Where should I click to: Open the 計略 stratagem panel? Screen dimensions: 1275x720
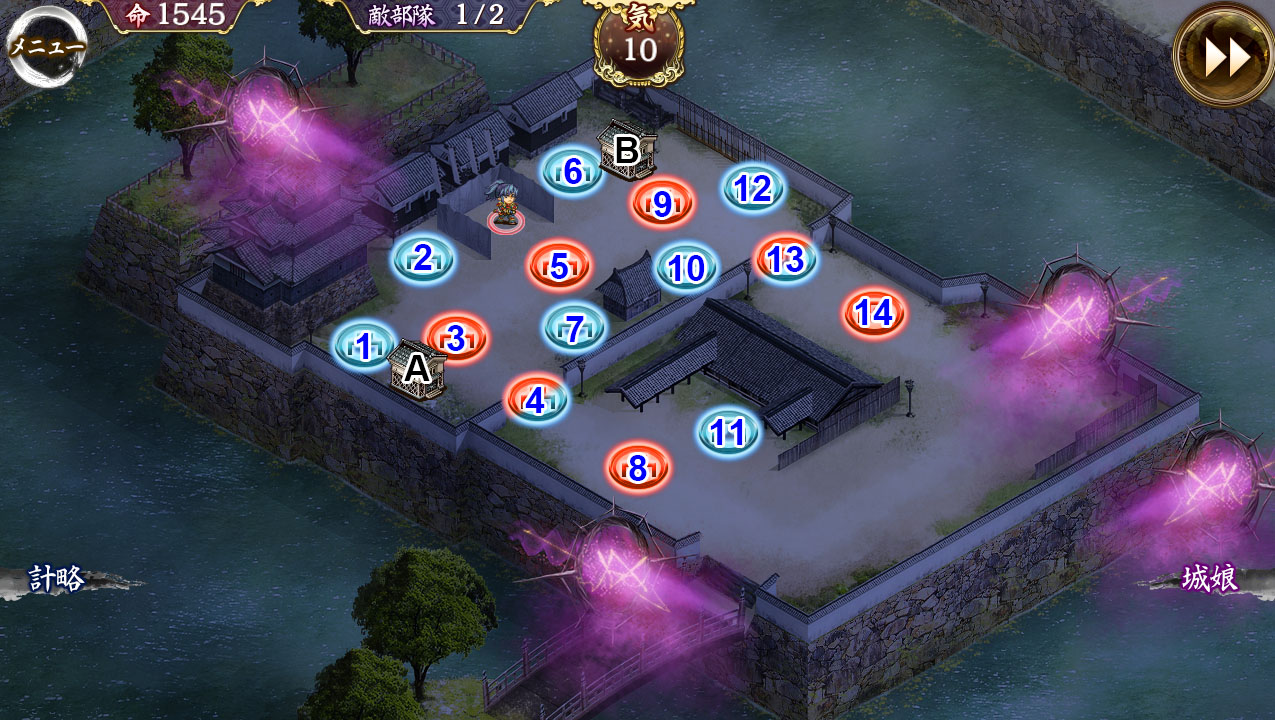click(57, 580)
